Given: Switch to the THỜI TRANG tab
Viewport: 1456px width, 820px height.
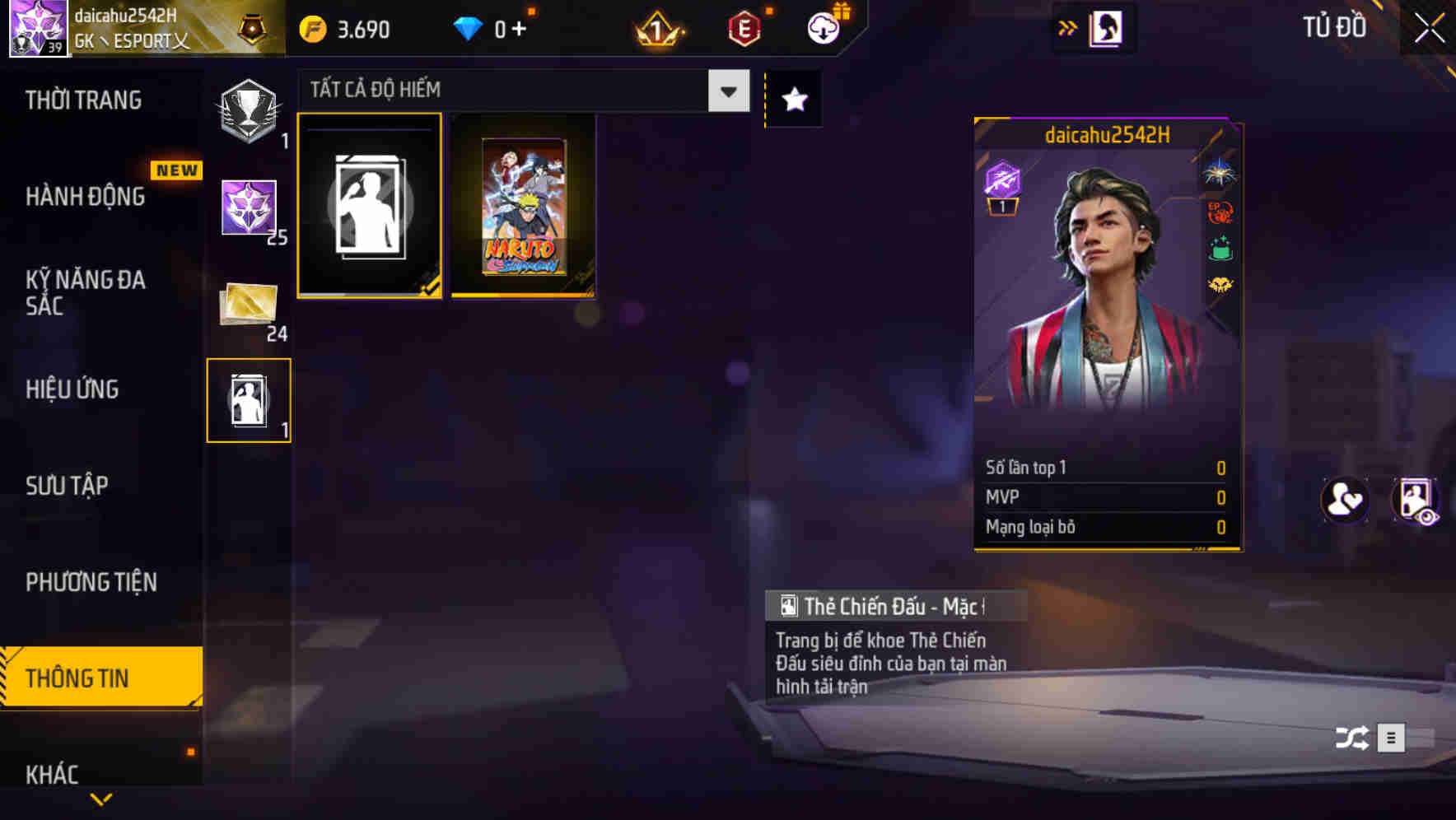Looking at the screenshot, I should pyautogui.click(x=82, y=100).
